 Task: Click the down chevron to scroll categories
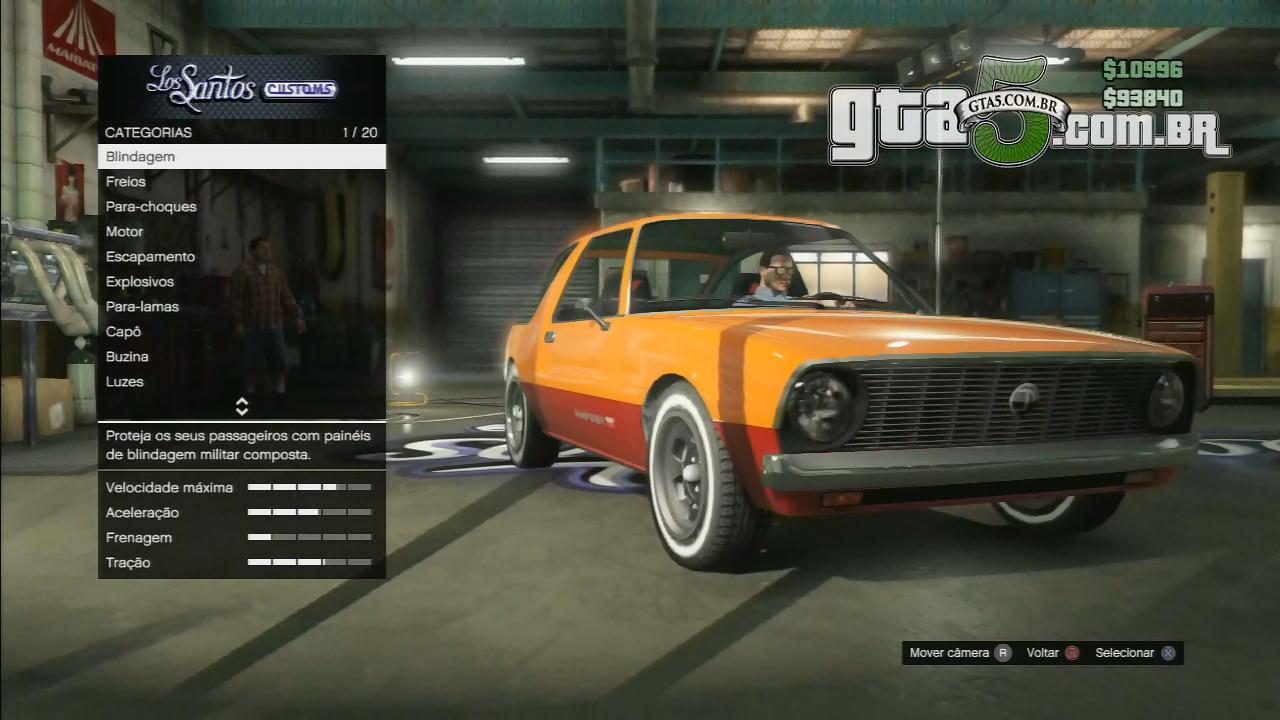pos(240,410)
